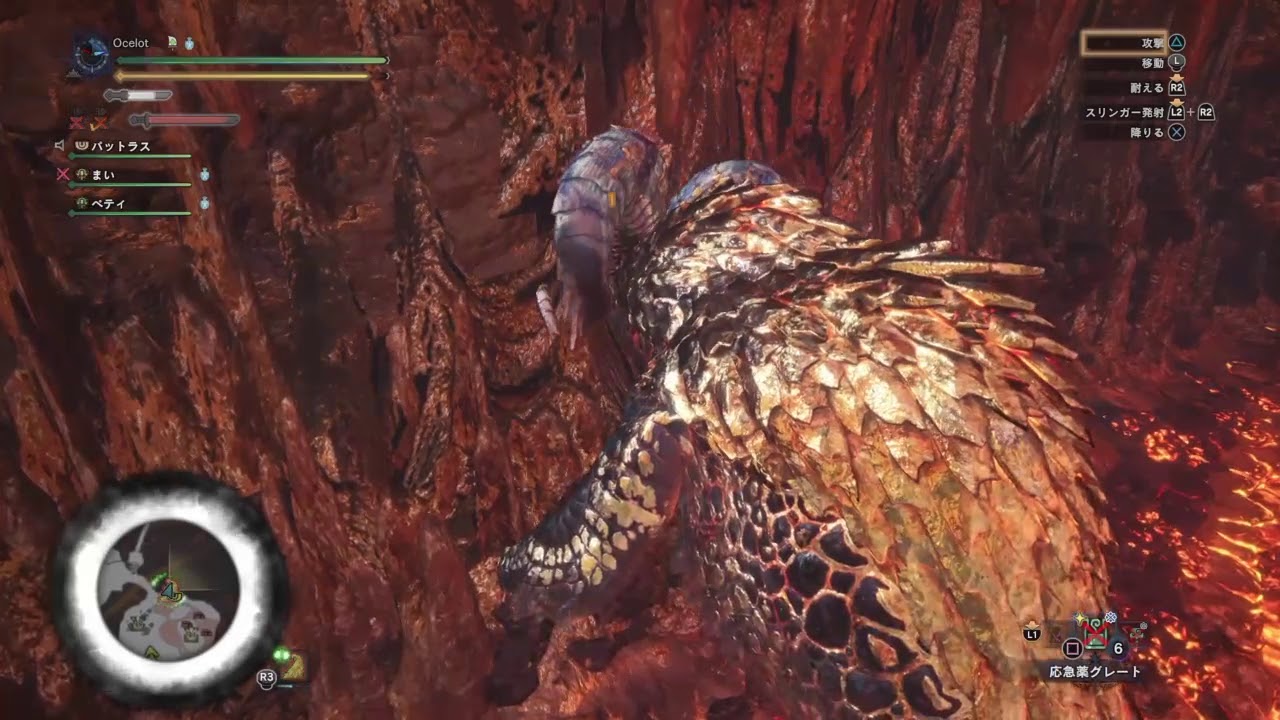Screen dimensions: 1280x720
Task: Expand the item bar with the L1 prompt
Action: pyautogui.click(x=1032, y=634)
